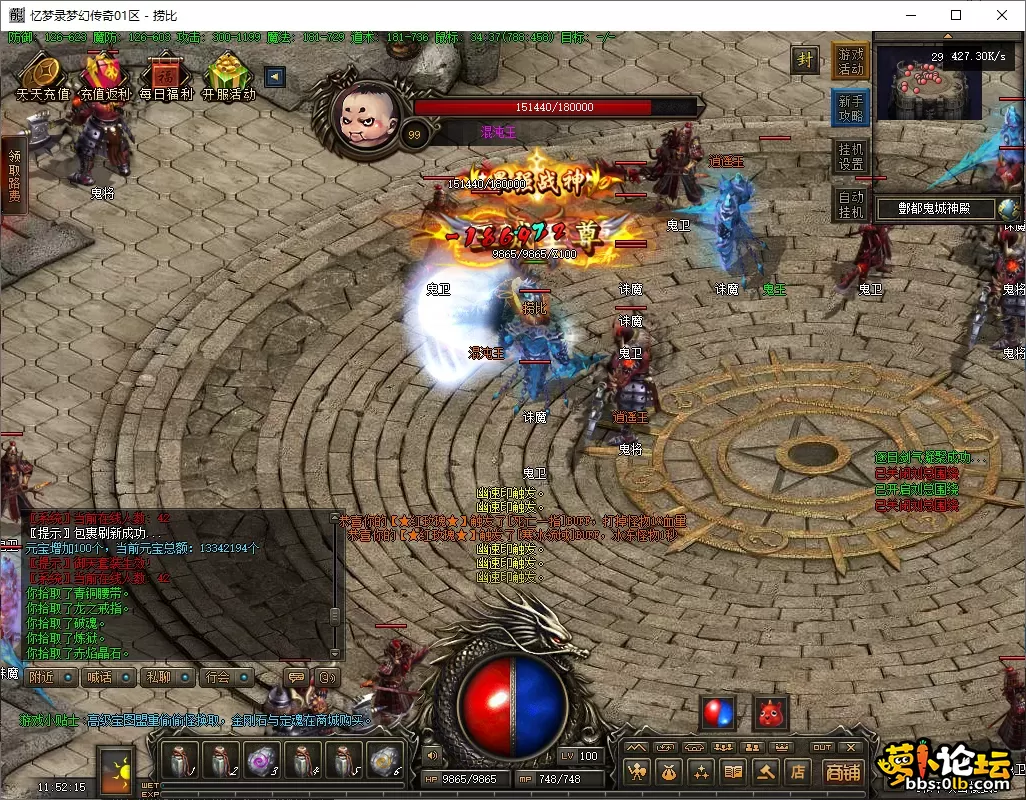Open the 商铺 shop button

(x=843, y=771)
